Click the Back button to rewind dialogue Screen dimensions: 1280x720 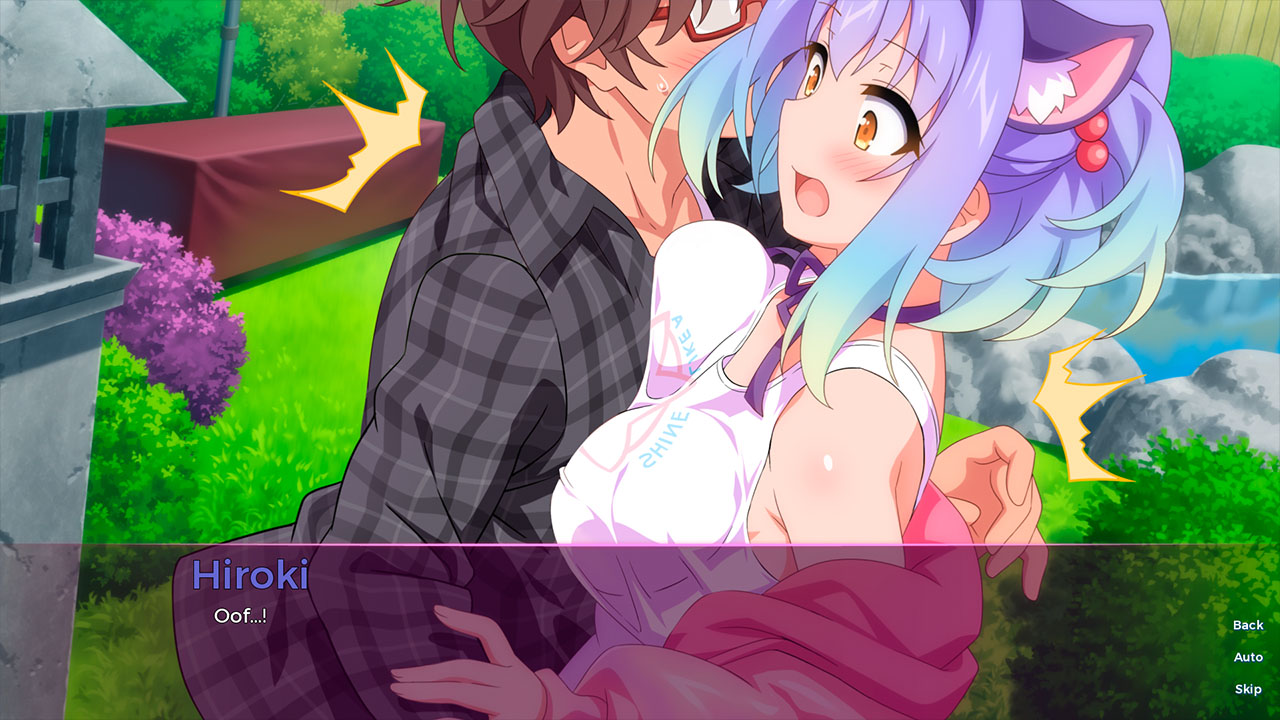1247,624
